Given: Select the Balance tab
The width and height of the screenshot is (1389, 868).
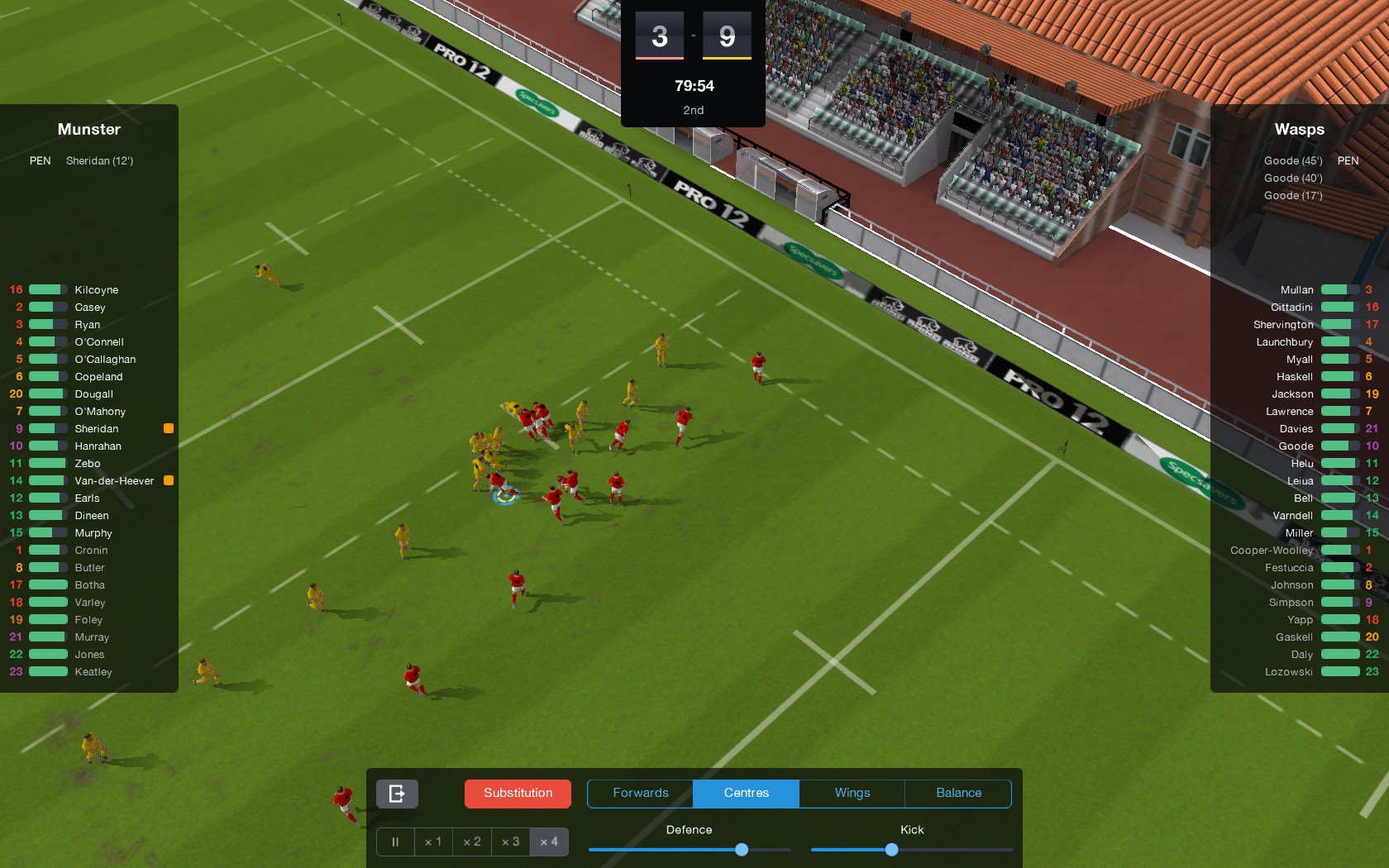Looking at the screenshot, I should 958,793.
